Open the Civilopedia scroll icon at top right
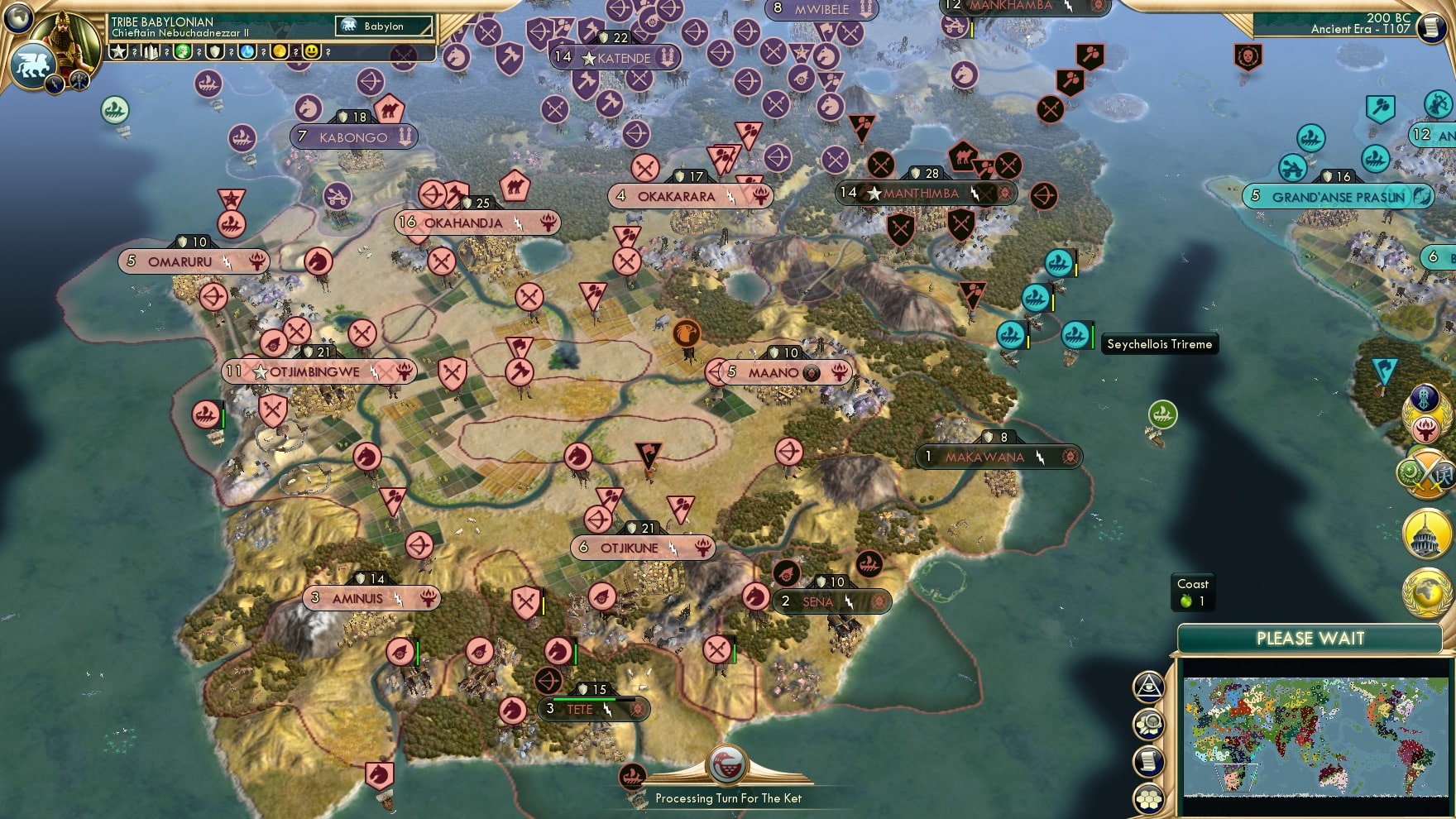This screenshot has width=1456, height=819. (1430, 27)
